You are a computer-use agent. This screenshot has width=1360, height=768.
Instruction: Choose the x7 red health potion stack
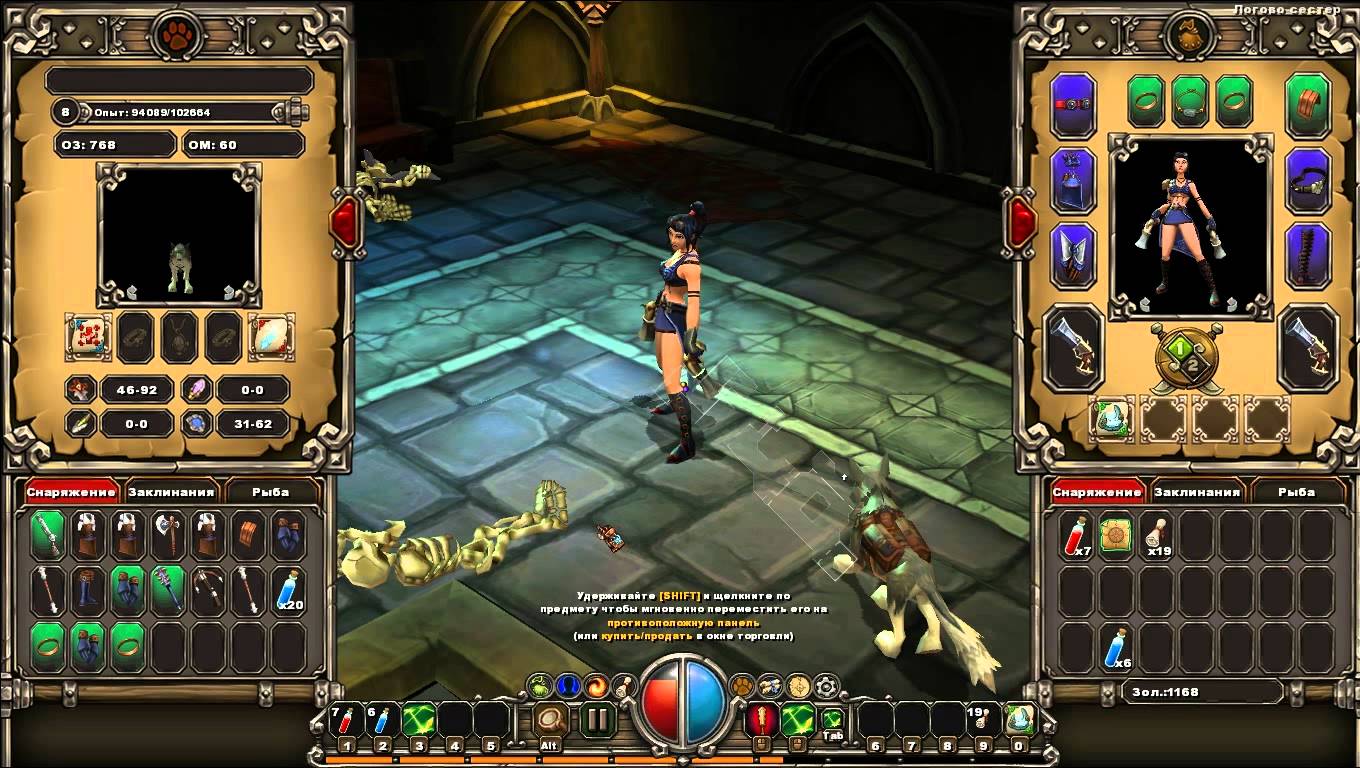(x=1076, y=536)
